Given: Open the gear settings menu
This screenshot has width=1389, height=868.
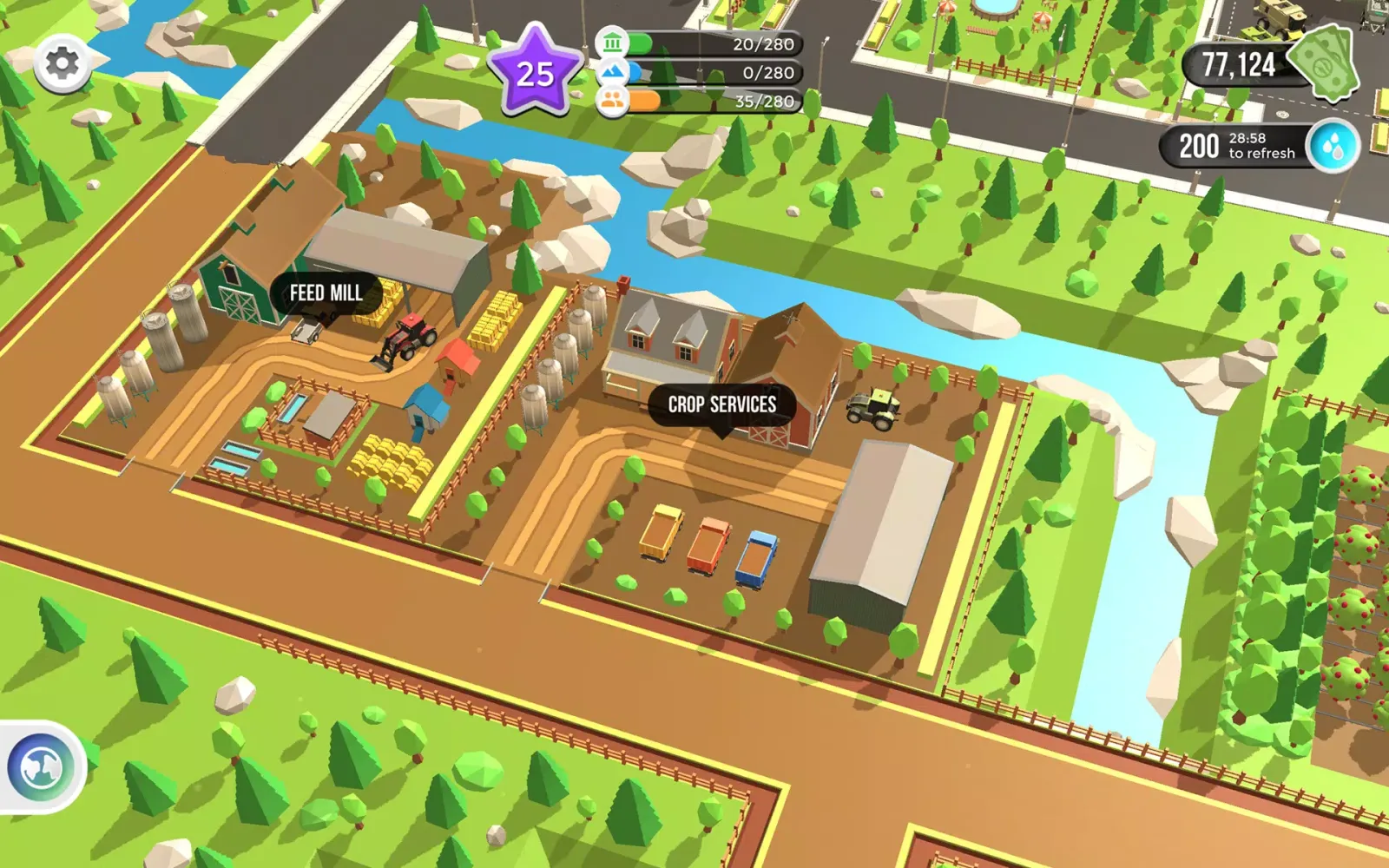Looking at the screenshot, I should click(62, 63).
